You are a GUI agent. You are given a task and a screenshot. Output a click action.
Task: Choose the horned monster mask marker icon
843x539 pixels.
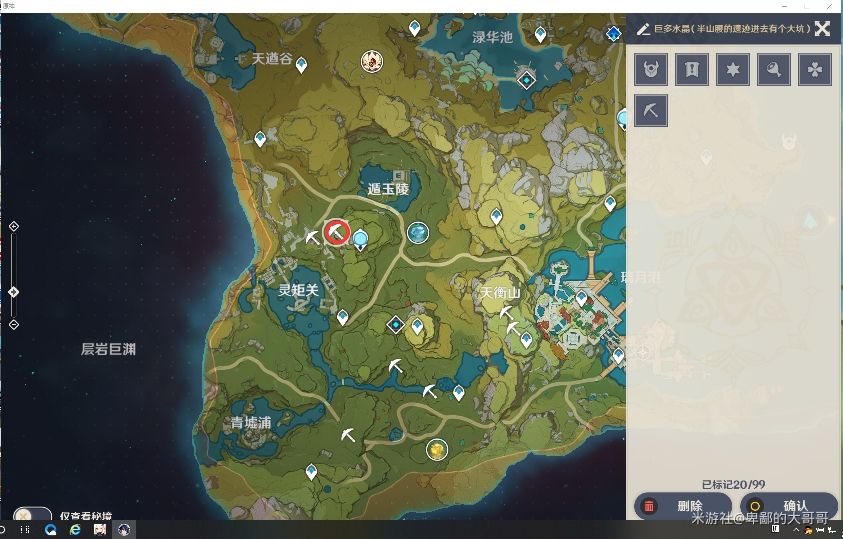[x=651, y=69]
